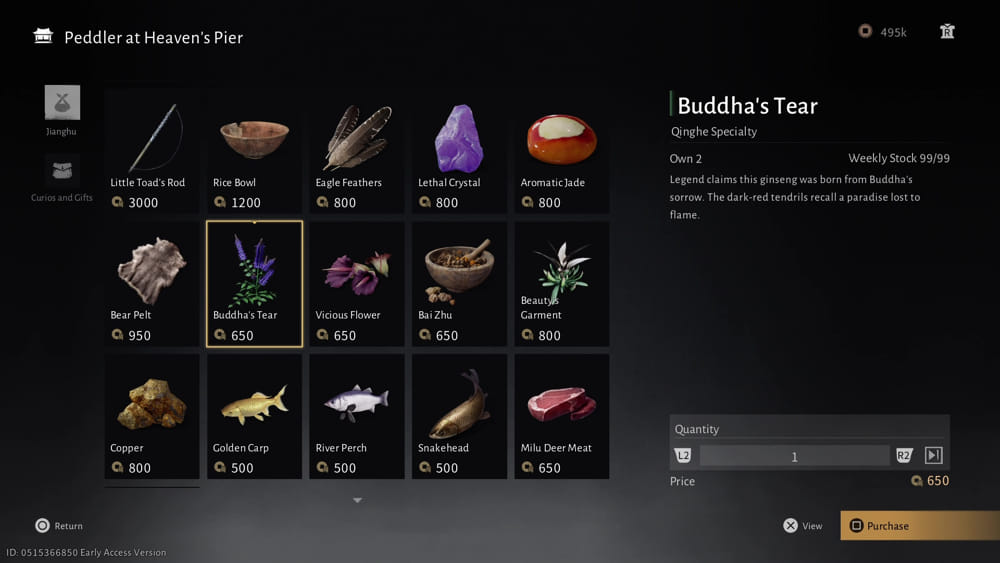Set quantity to maximum with skip arrow
Screen dimensions: 1000x563
(x=933, y=456)
